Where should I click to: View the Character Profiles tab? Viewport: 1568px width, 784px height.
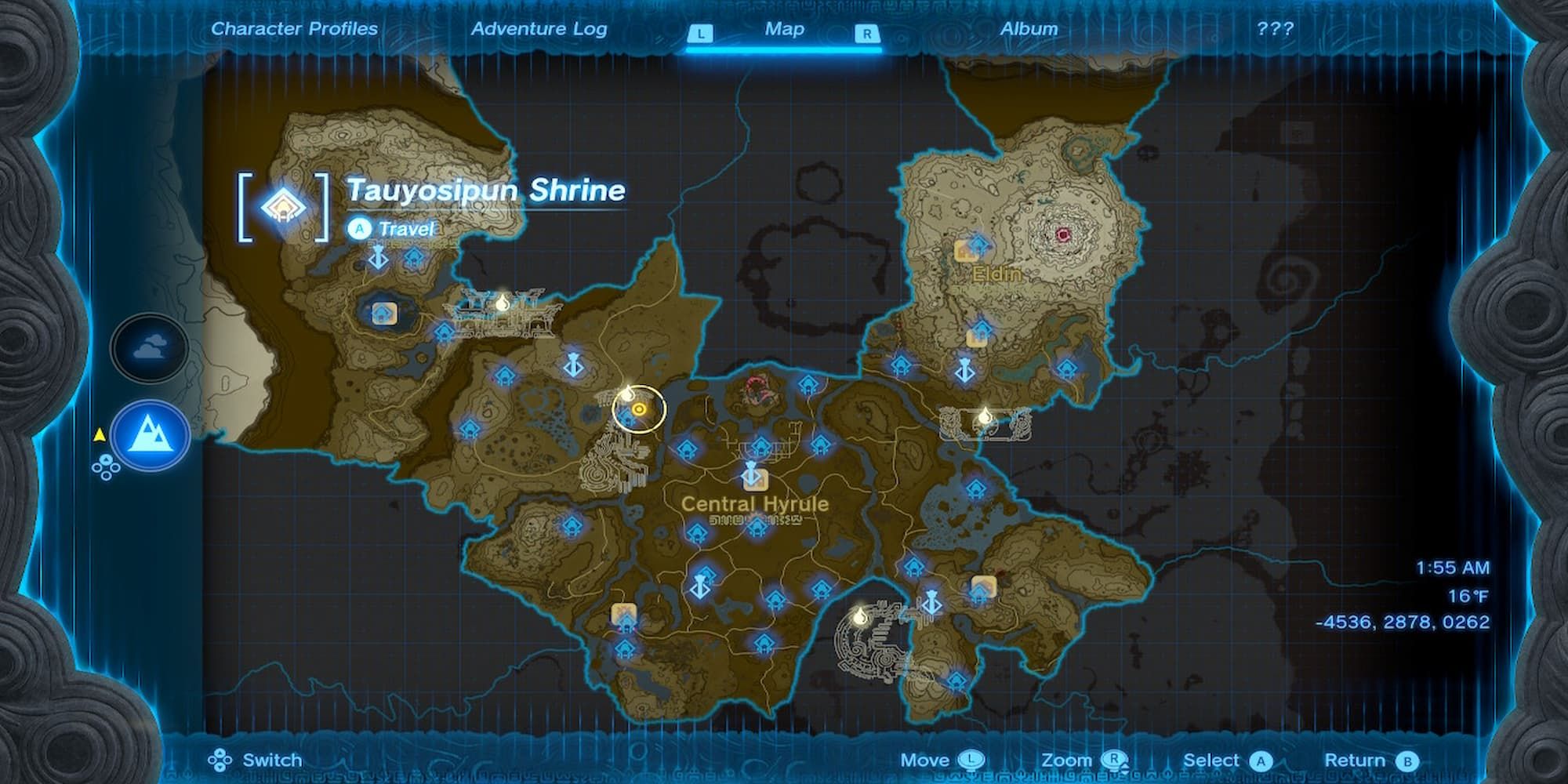coord(296,28)
